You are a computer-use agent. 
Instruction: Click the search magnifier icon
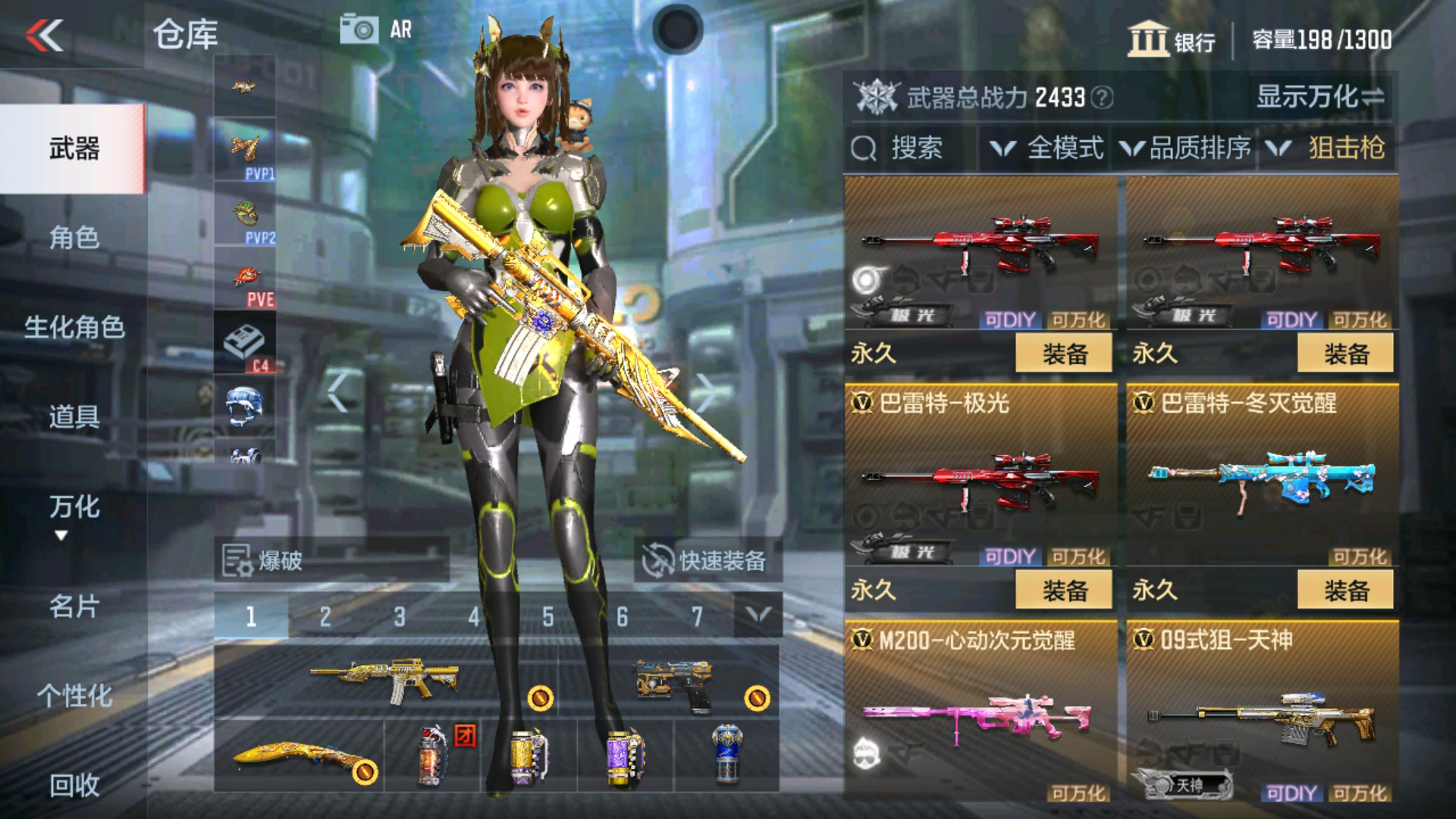pyautogui.click(x=864, y=147)
